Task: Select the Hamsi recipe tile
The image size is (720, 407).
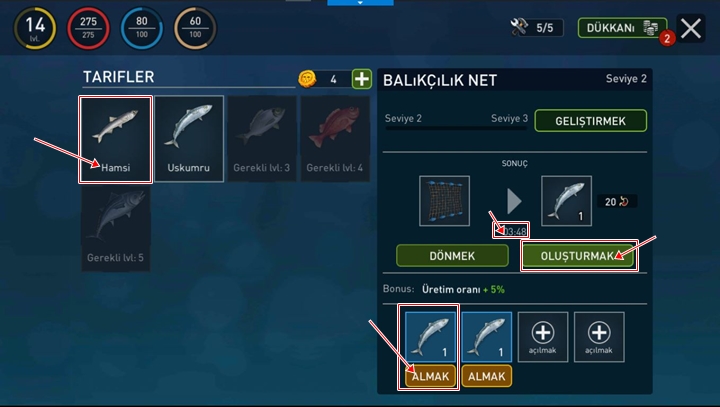Action: (116, 139)
